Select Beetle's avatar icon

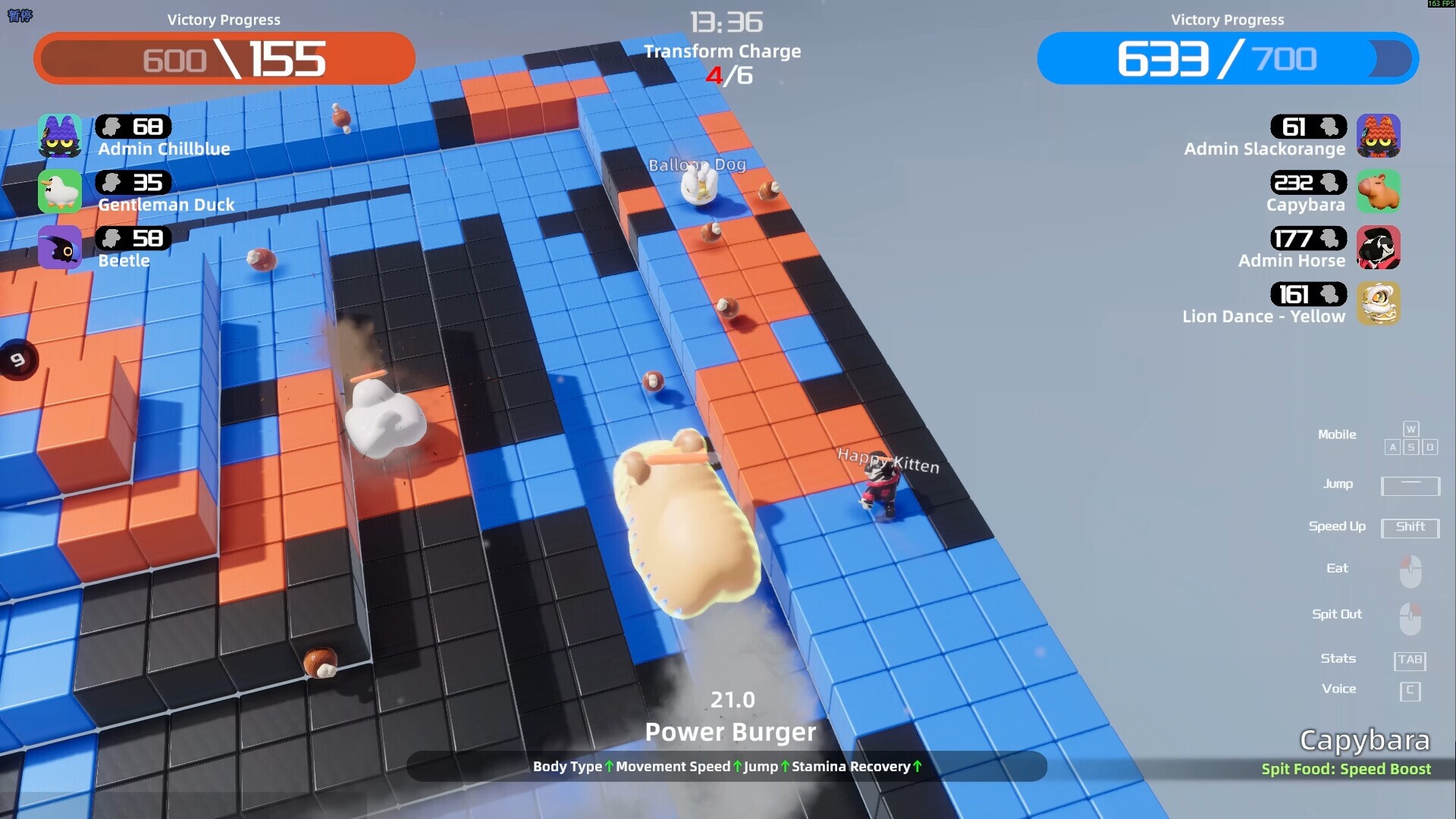coord(60,248)
